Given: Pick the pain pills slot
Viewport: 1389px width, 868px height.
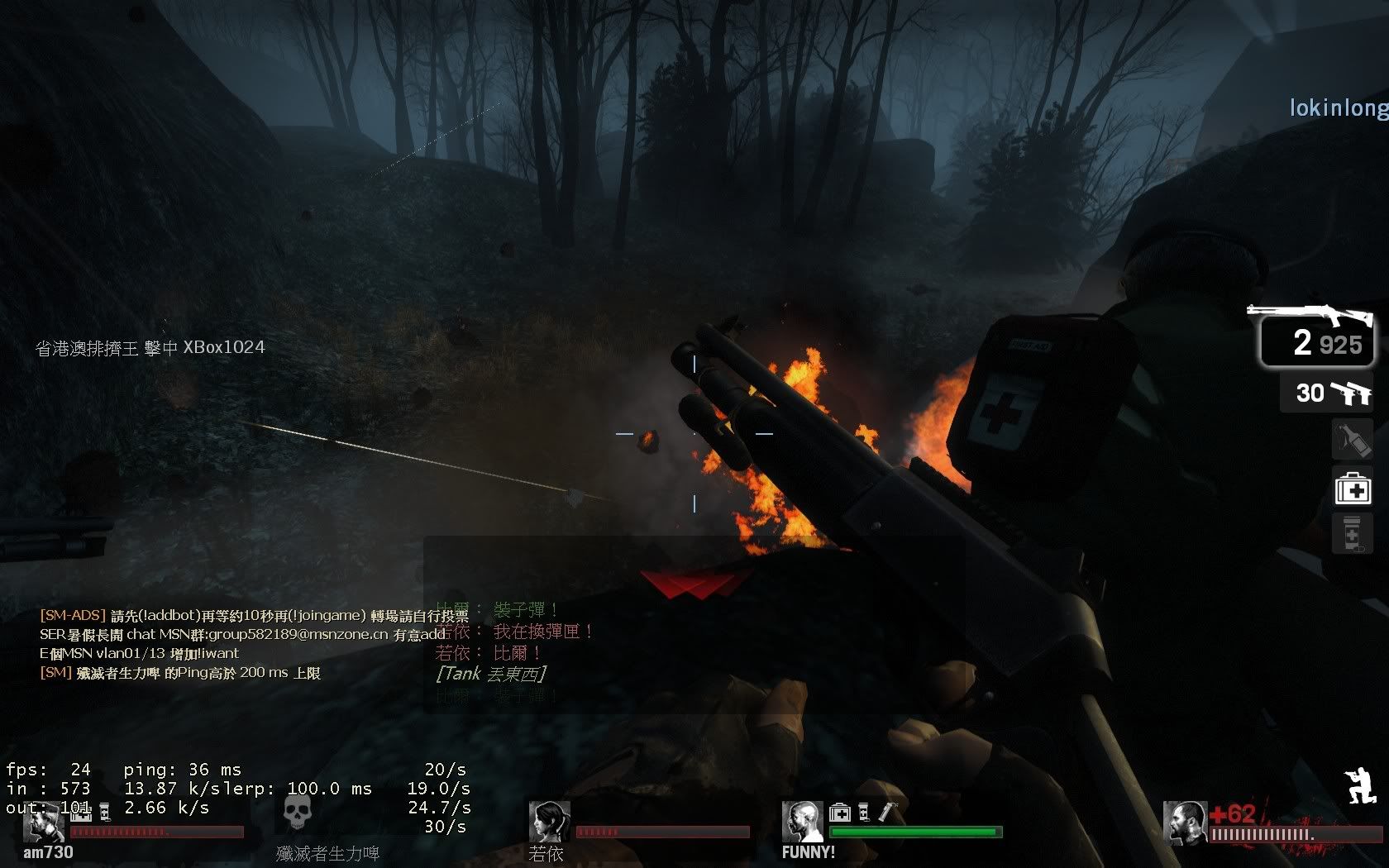Looking at the screenshot, I should [1353, 535].
